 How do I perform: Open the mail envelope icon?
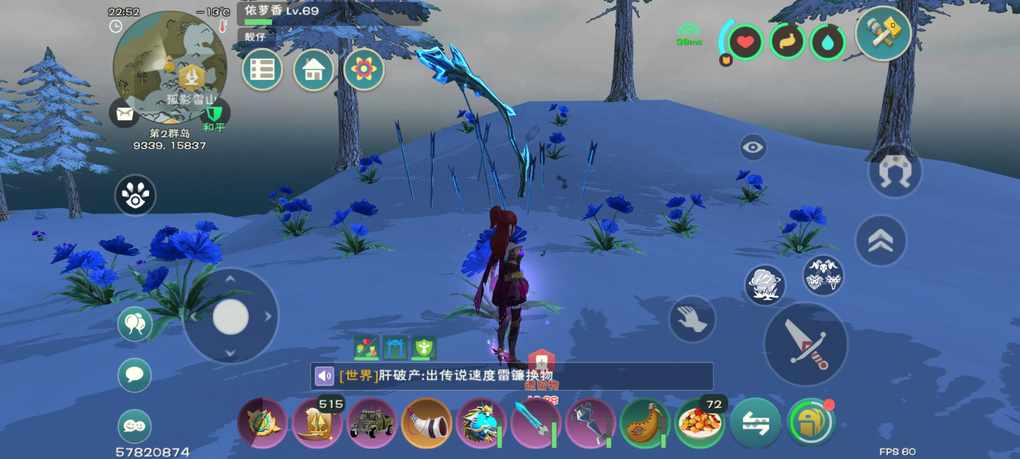[x=124, y=115]
